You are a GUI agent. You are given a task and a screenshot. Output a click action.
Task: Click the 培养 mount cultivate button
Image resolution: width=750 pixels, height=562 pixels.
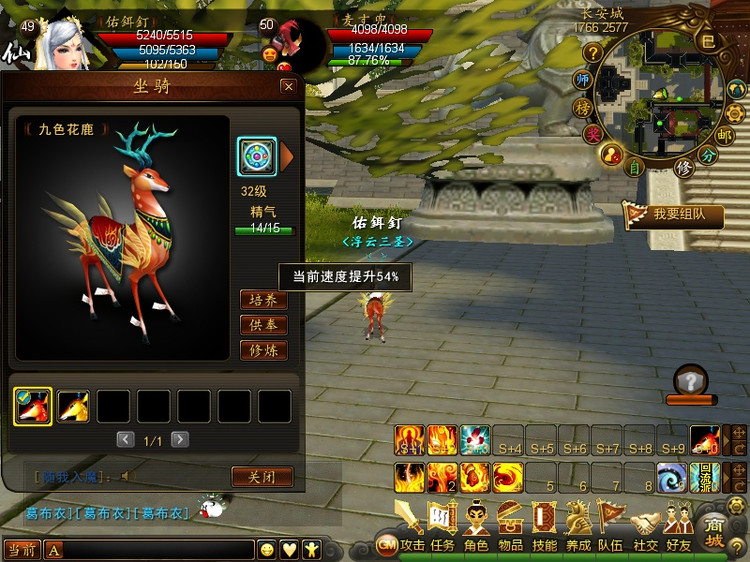point(264,300)
